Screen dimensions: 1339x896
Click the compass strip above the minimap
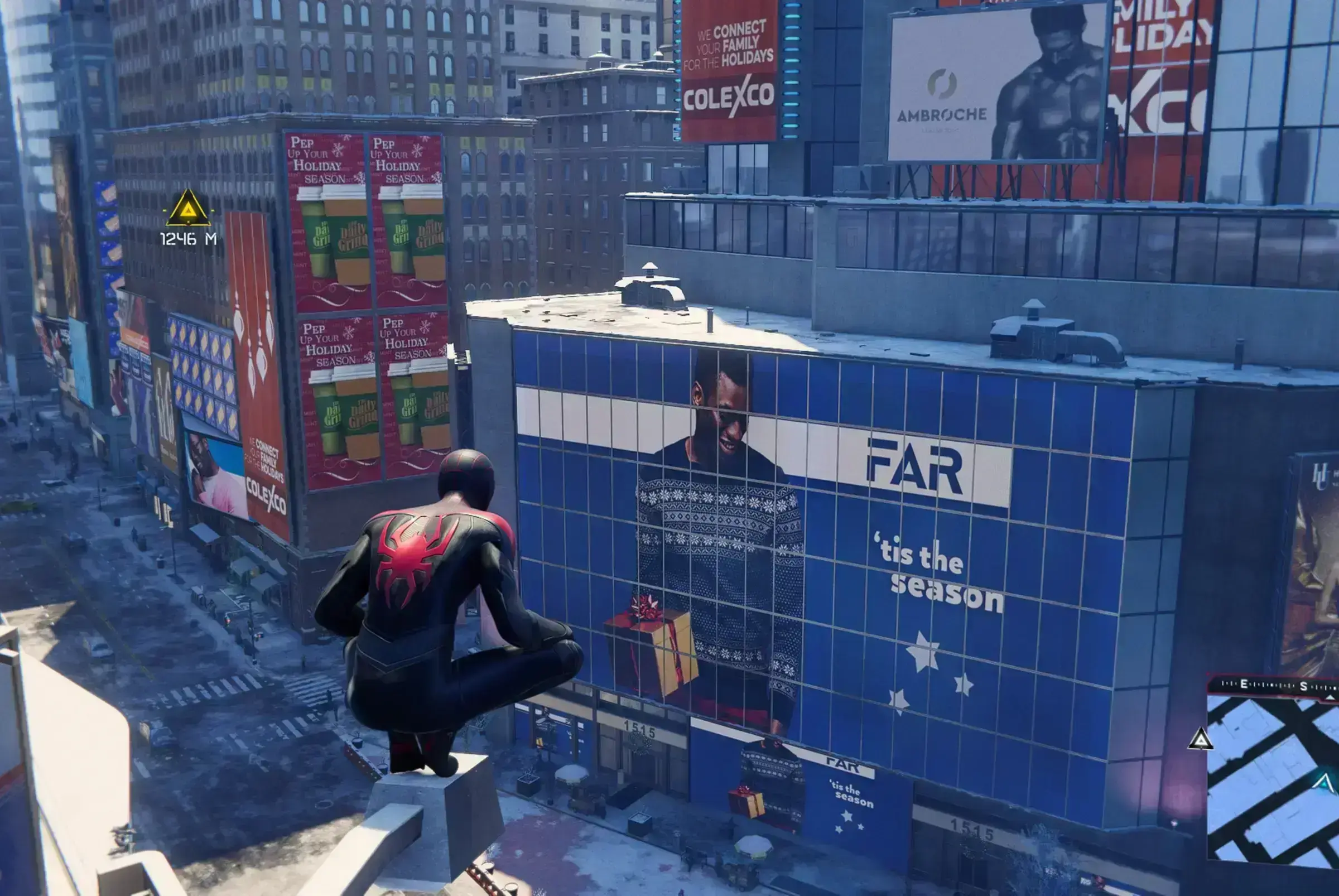(1273, 685)
